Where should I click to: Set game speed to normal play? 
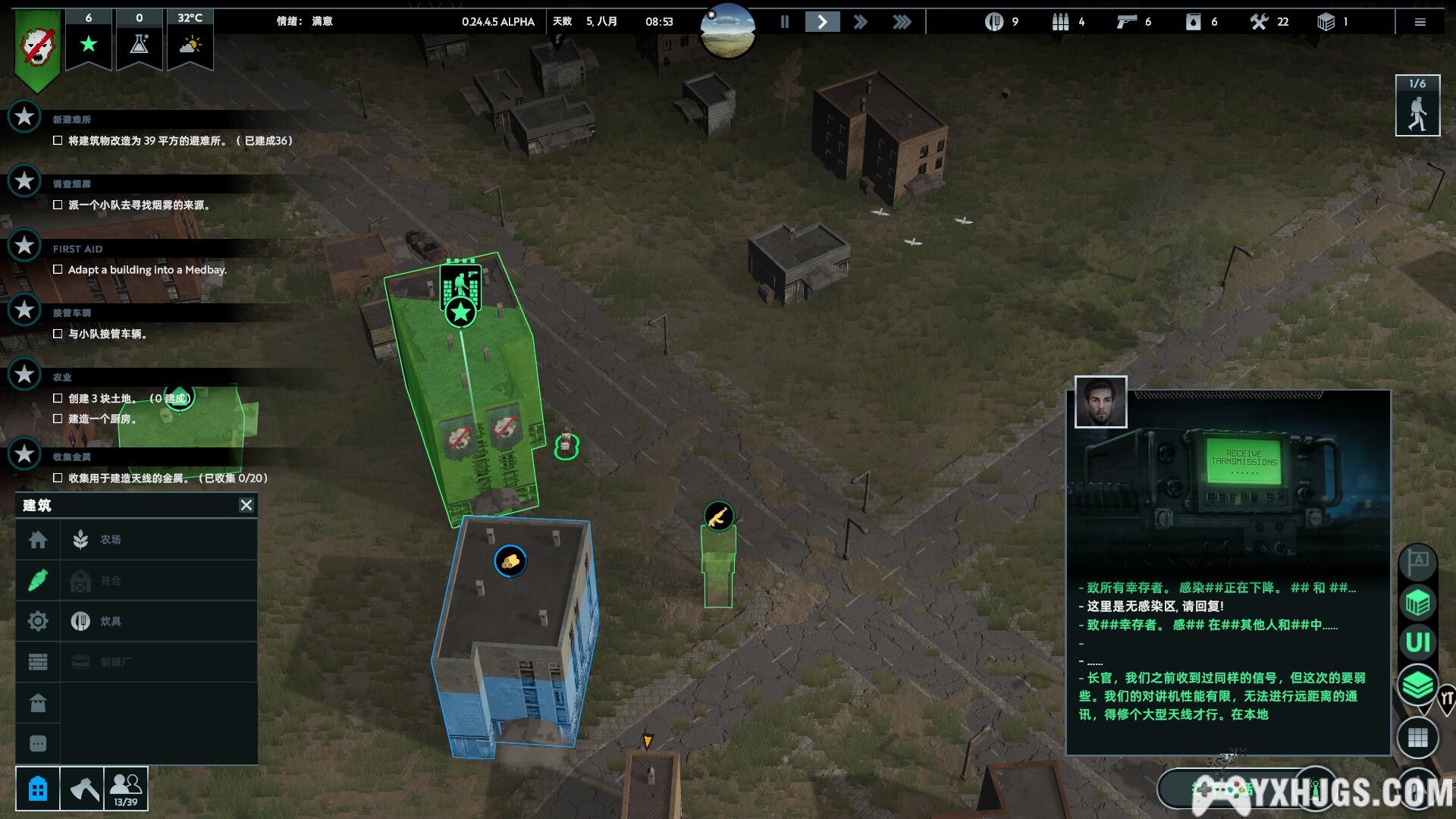tap(822, 22)
